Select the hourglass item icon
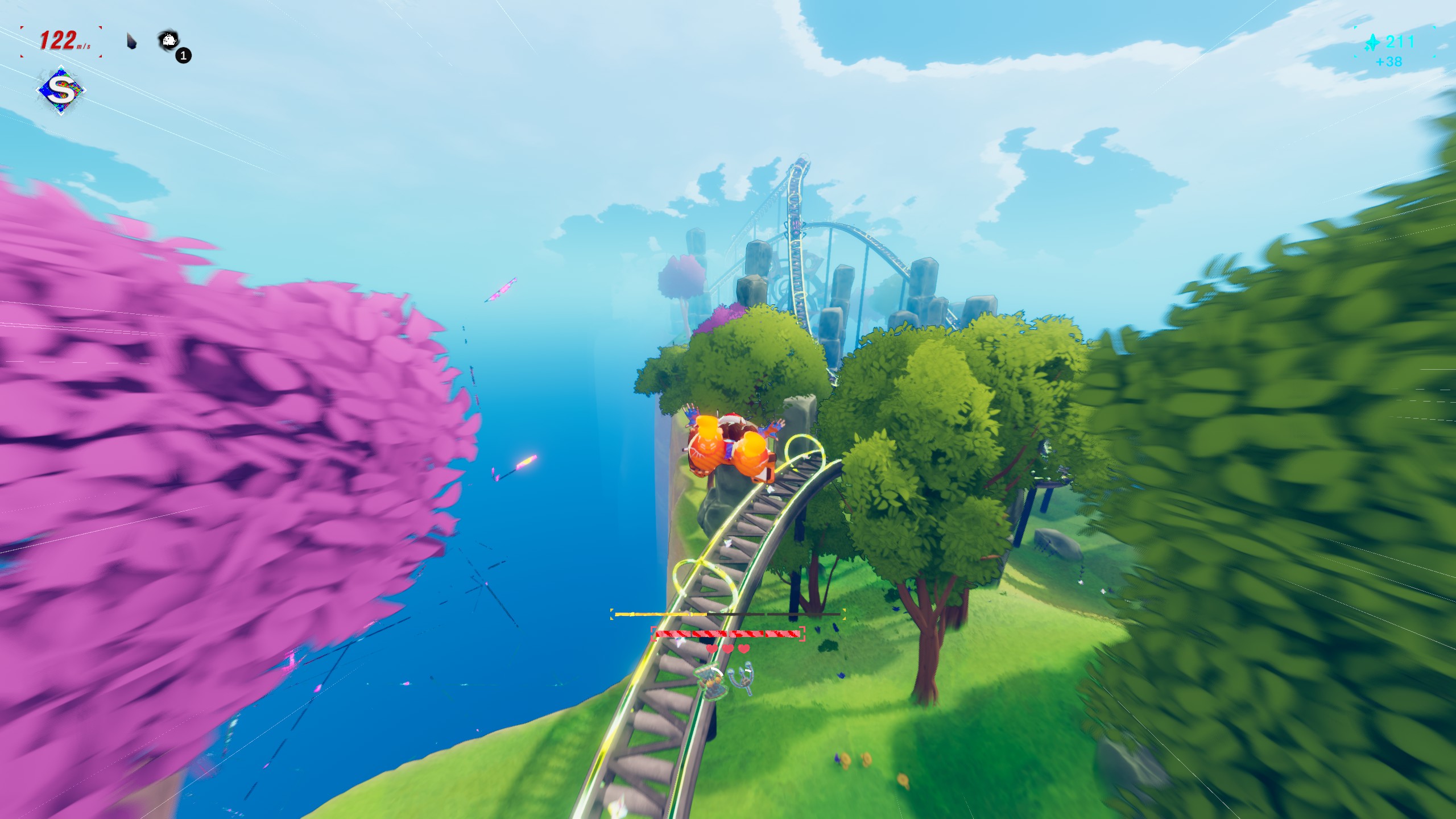The image size is (1456, 819). [x=710, y=681]
